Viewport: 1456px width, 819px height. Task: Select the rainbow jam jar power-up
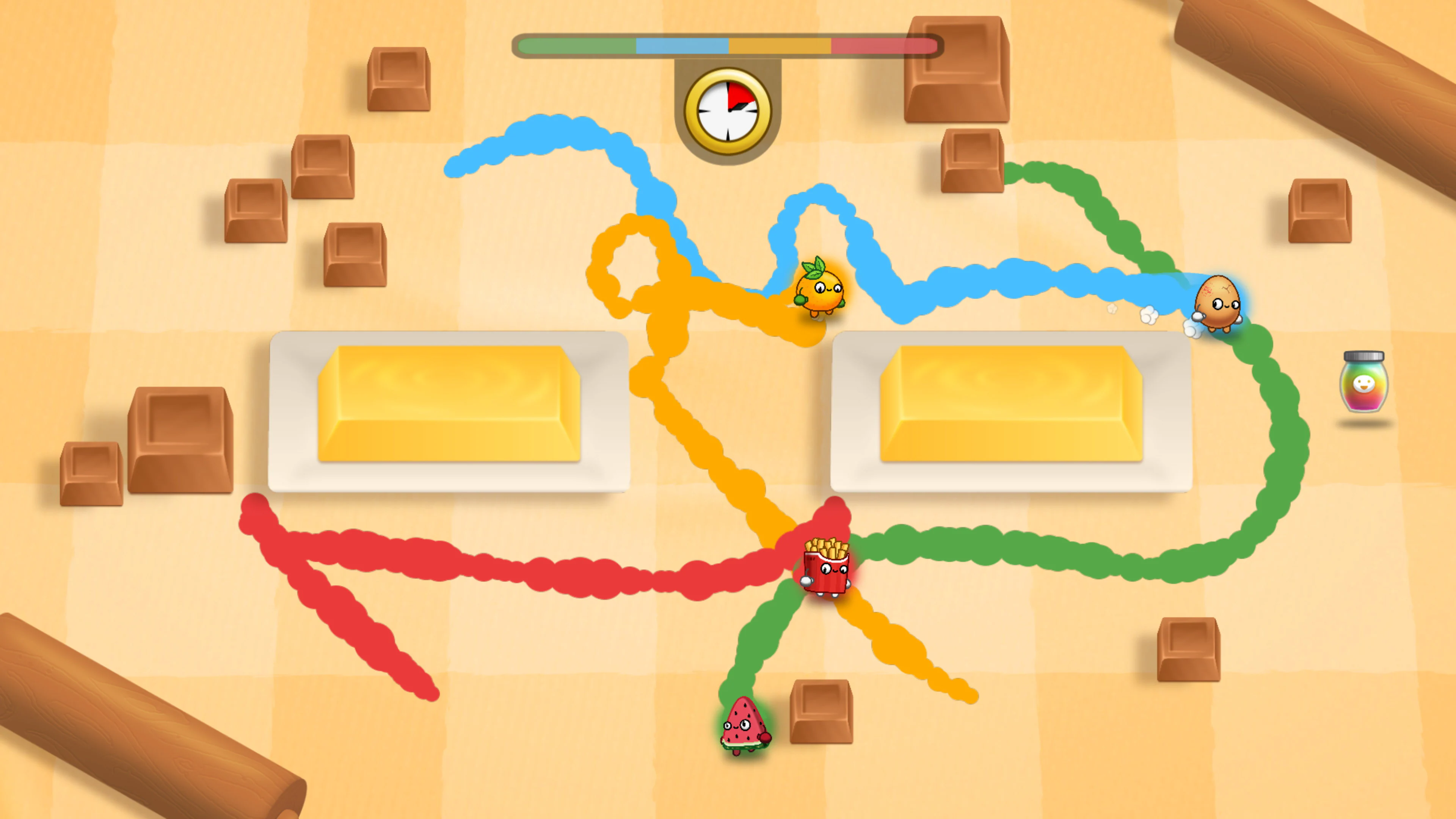point(1365,384)
